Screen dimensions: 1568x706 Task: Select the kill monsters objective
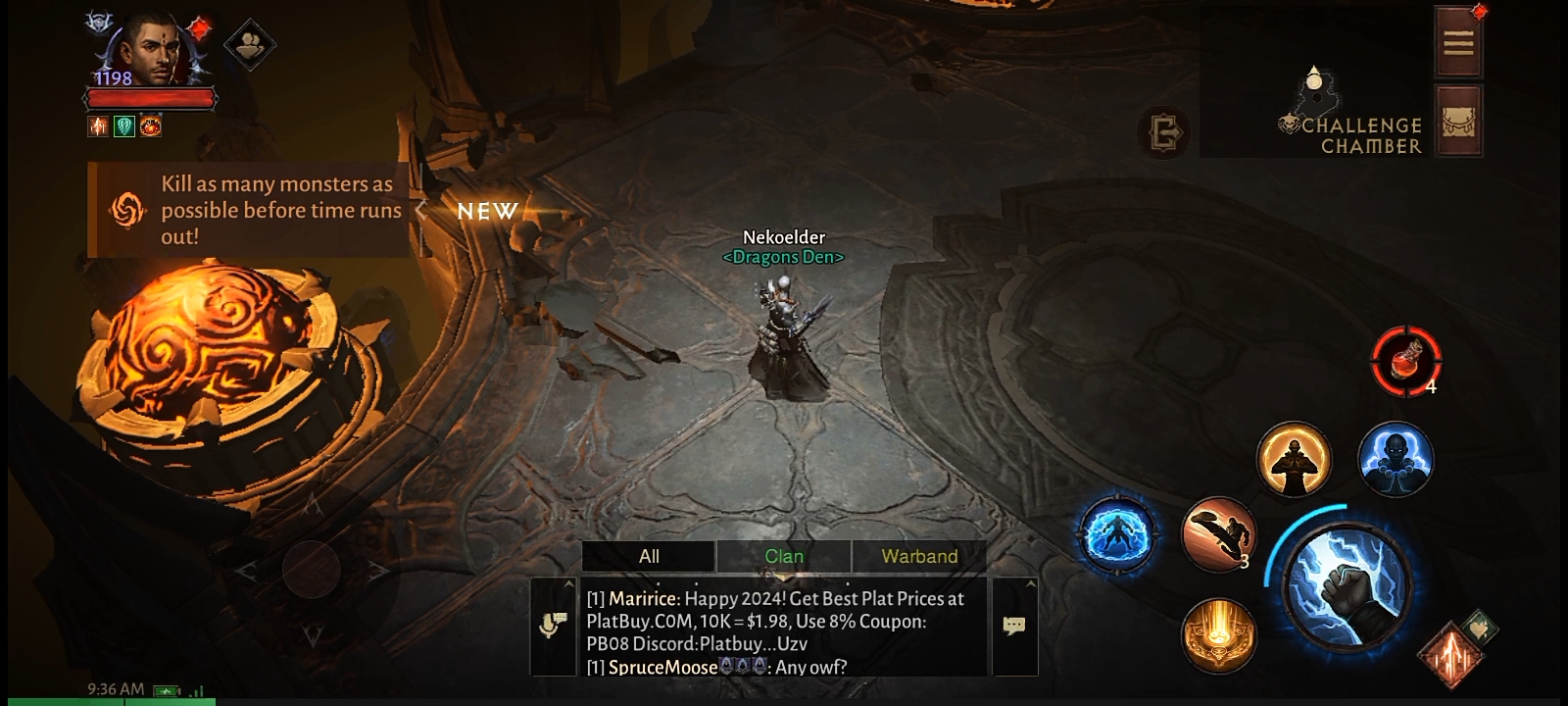(257, 210)
